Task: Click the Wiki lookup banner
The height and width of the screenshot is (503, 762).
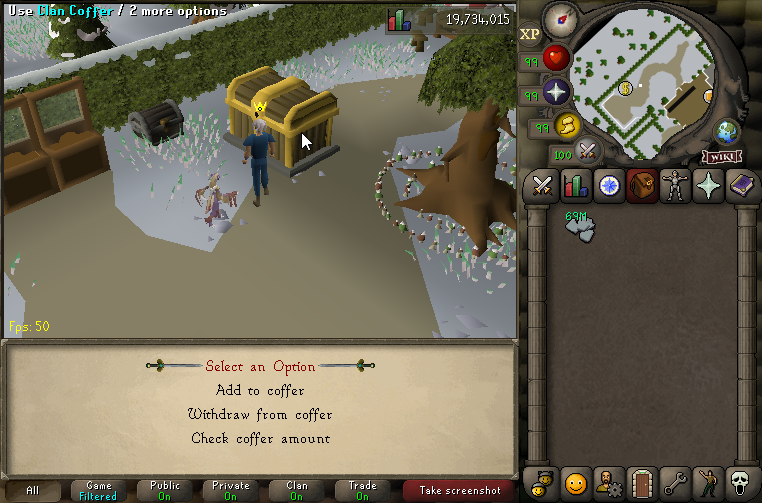Action: [722, 156]
